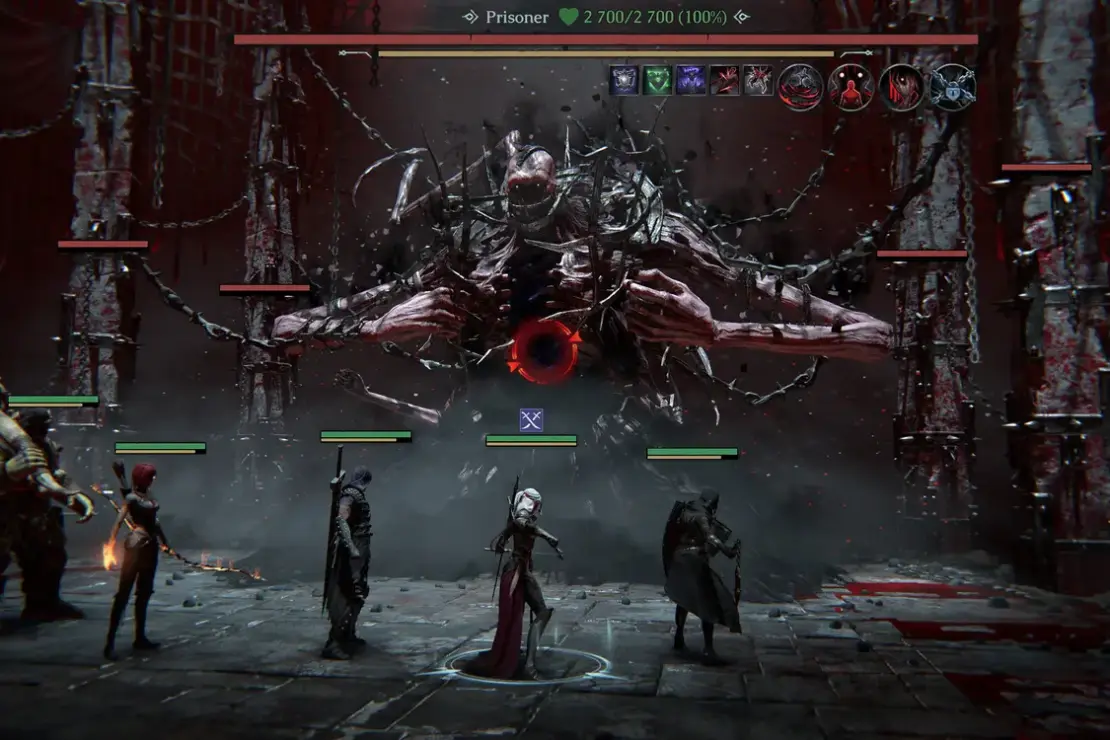Image resolution: width=1110 pixels, height=740 pixels.
Task: Select the padlock and chains status icon
Action: pos(953,87)
